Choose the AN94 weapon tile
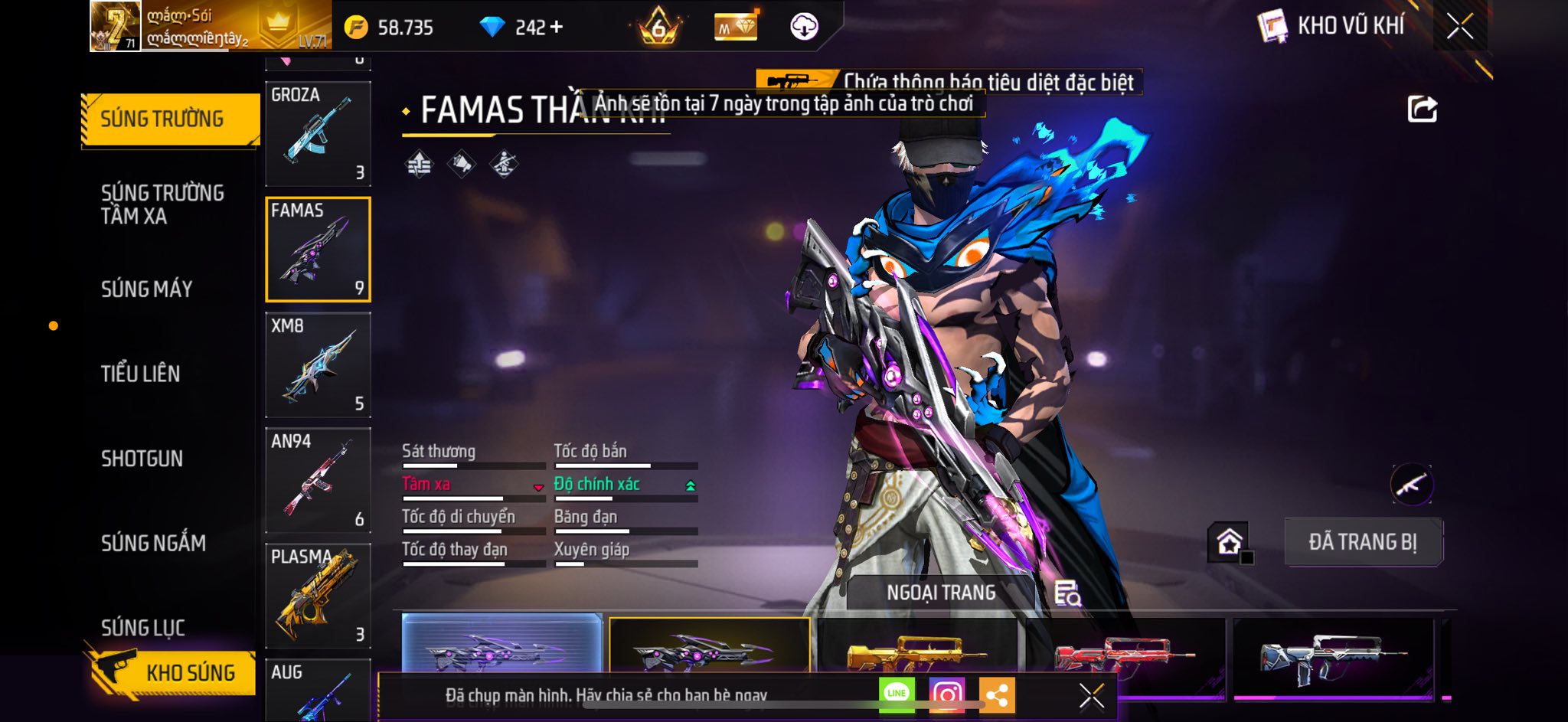The width and height of the screenshot is (1568, 722). tap(318, 480)
